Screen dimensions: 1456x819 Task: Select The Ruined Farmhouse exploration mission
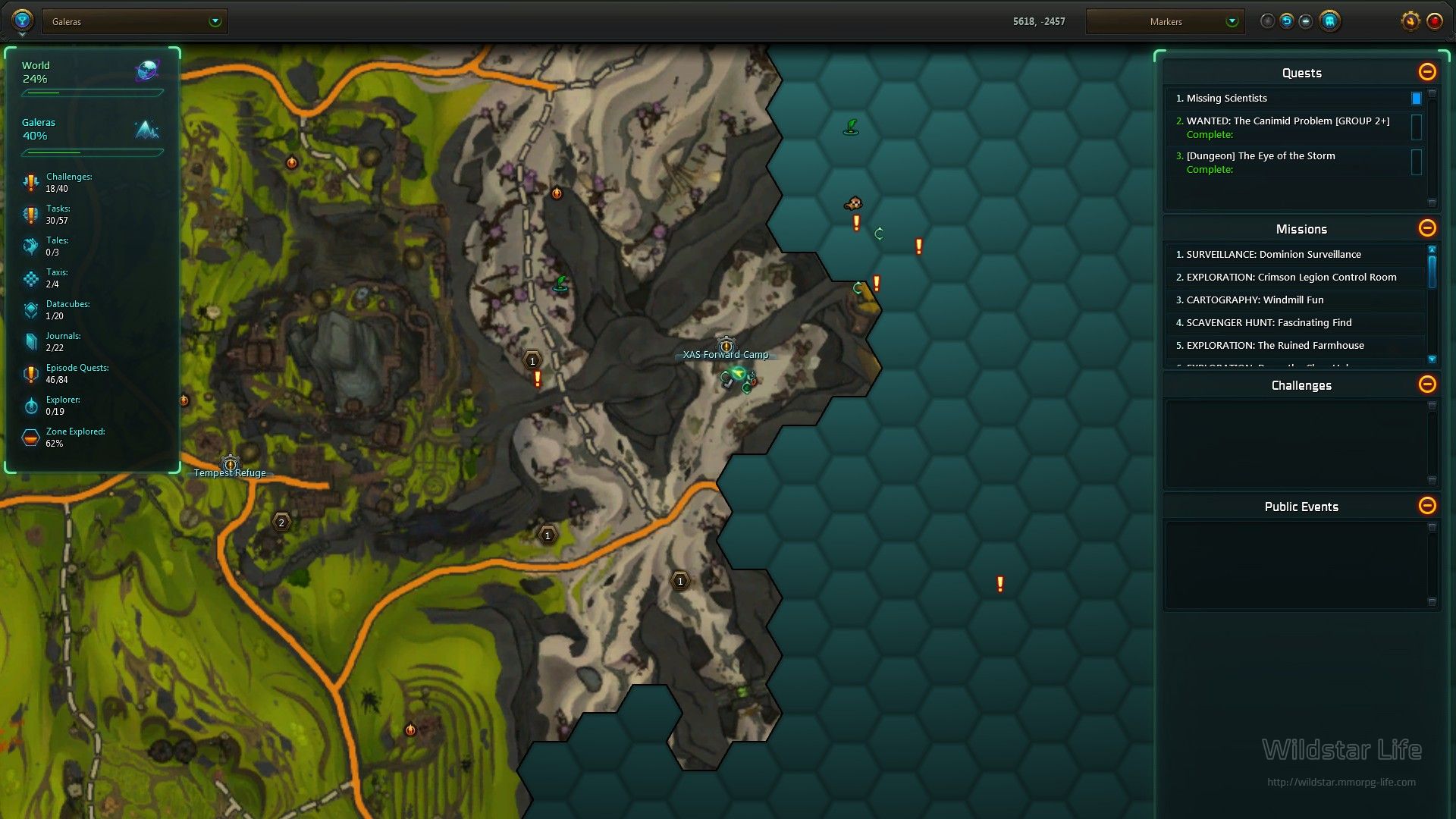coord(1274,346)
